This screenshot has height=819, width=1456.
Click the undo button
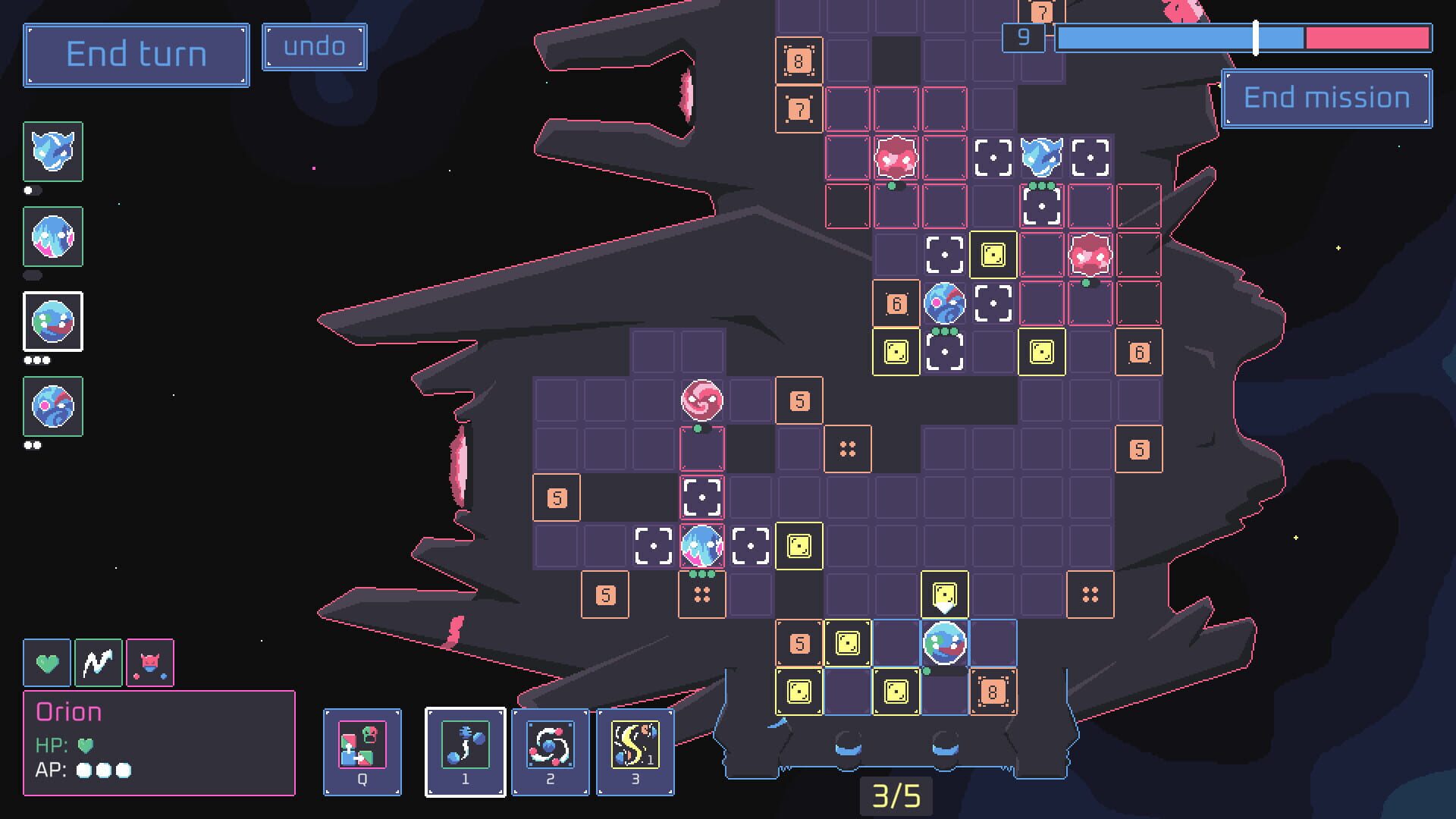coord(314,46)
